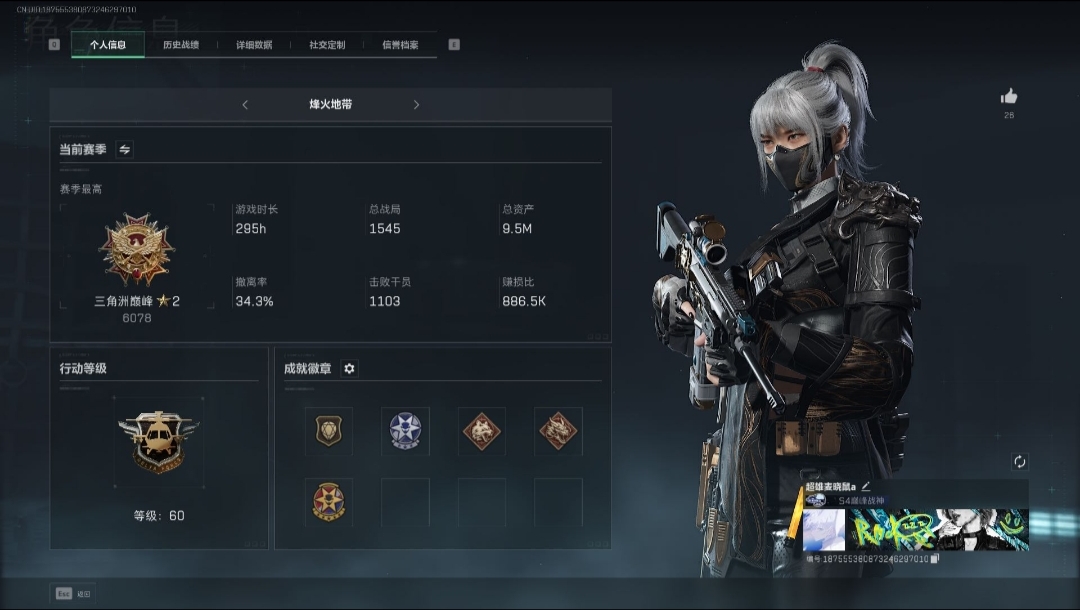Screen dimensions: 1080x610
Task: Open the gear settings for 成就徽章
Action: (x=349, y=369)
